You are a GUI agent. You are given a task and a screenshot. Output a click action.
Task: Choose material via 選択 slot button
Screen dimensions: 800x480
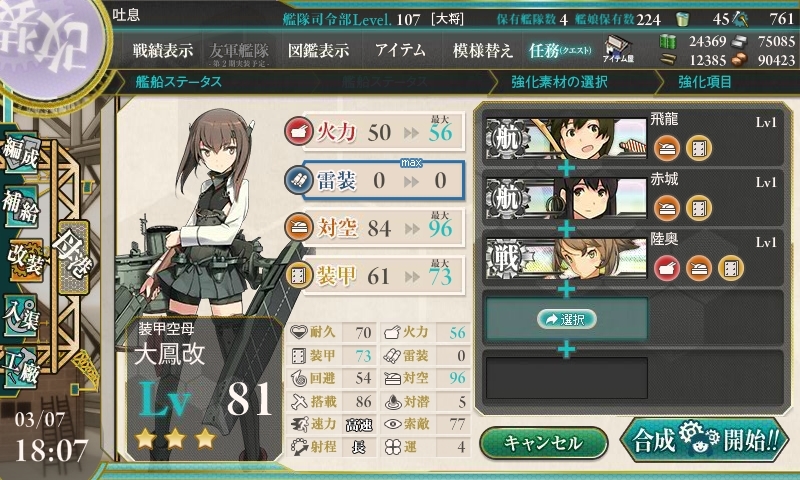click(x=566, y=319)
